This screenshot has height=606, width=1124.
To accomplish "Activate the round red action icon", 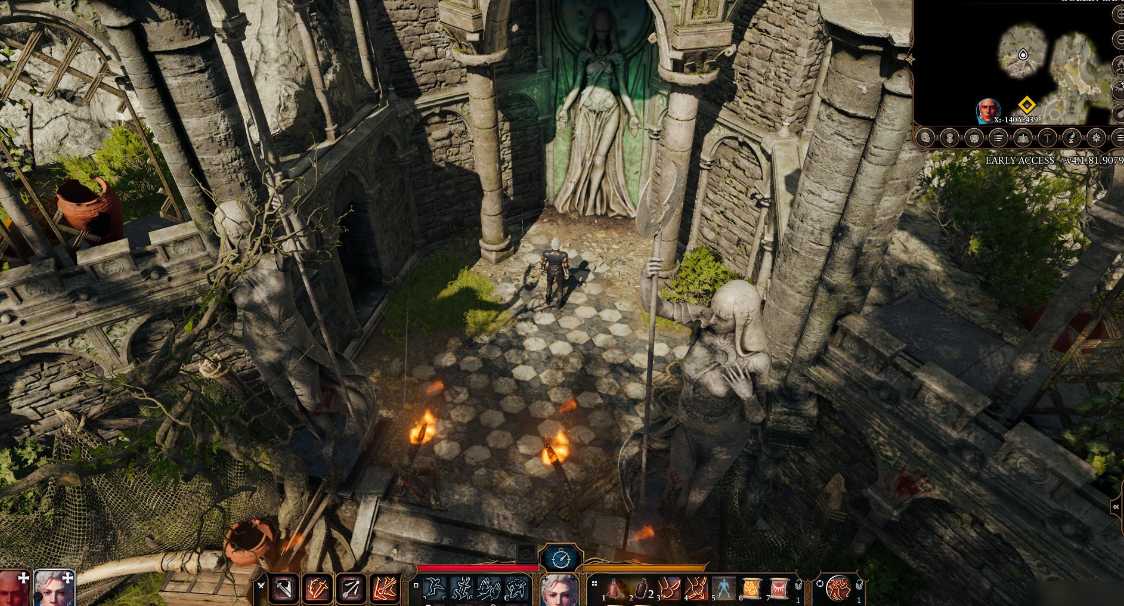I will click(838, 589).
